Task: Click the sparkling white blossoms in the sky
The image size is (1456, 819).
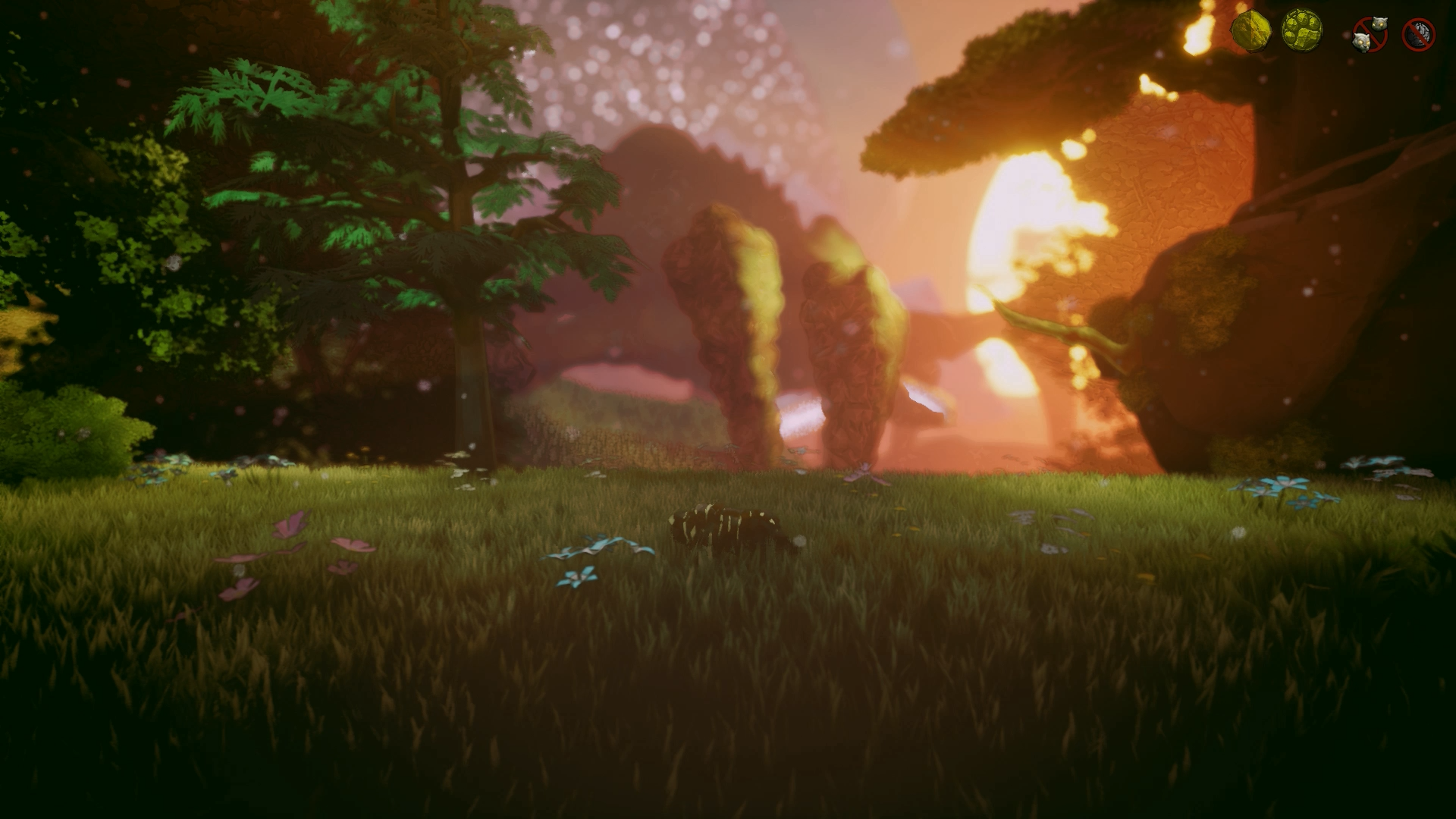Action: (x=682, y=61)
